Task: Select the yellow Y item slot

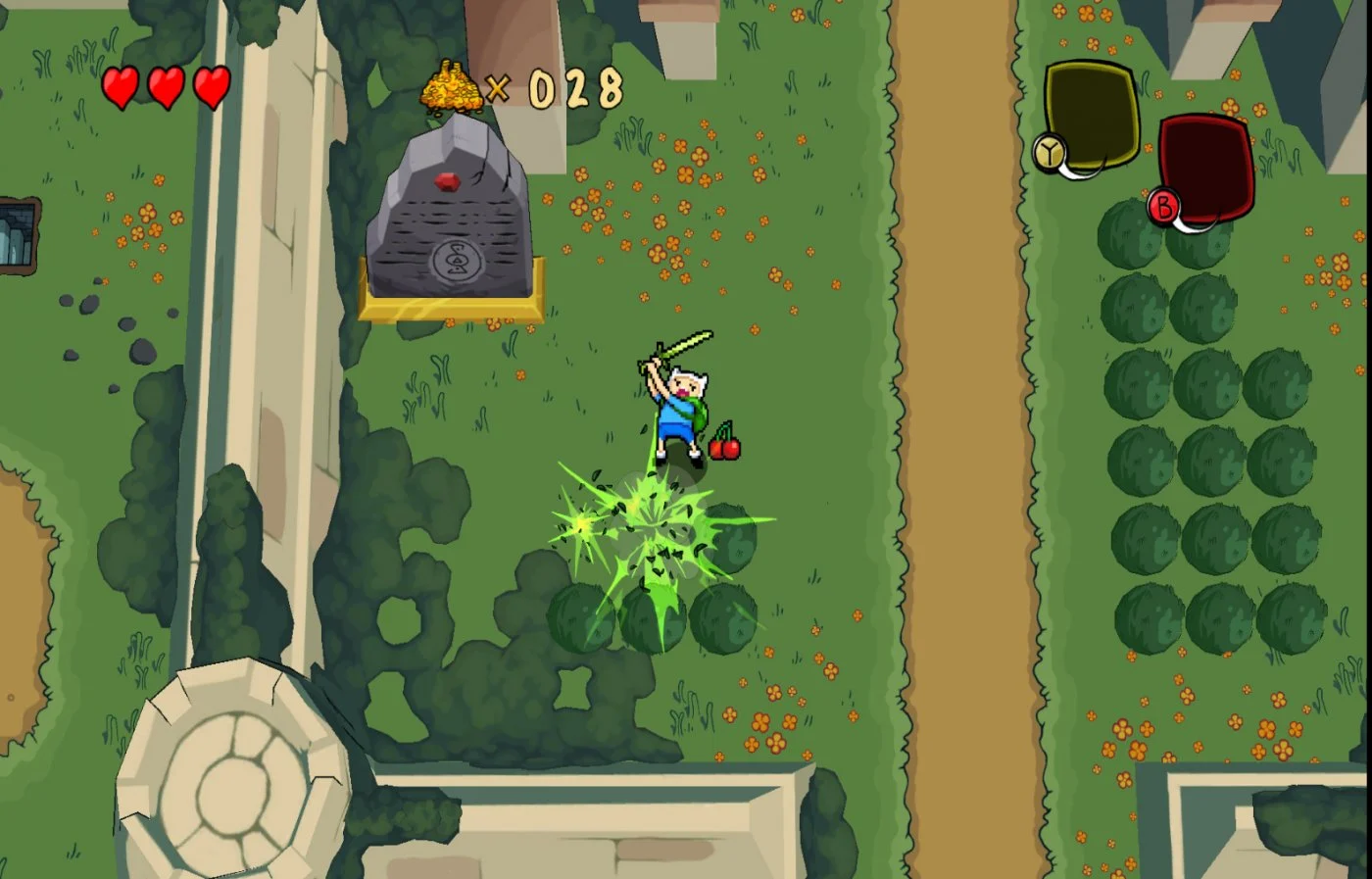Action: point(1090,116)
